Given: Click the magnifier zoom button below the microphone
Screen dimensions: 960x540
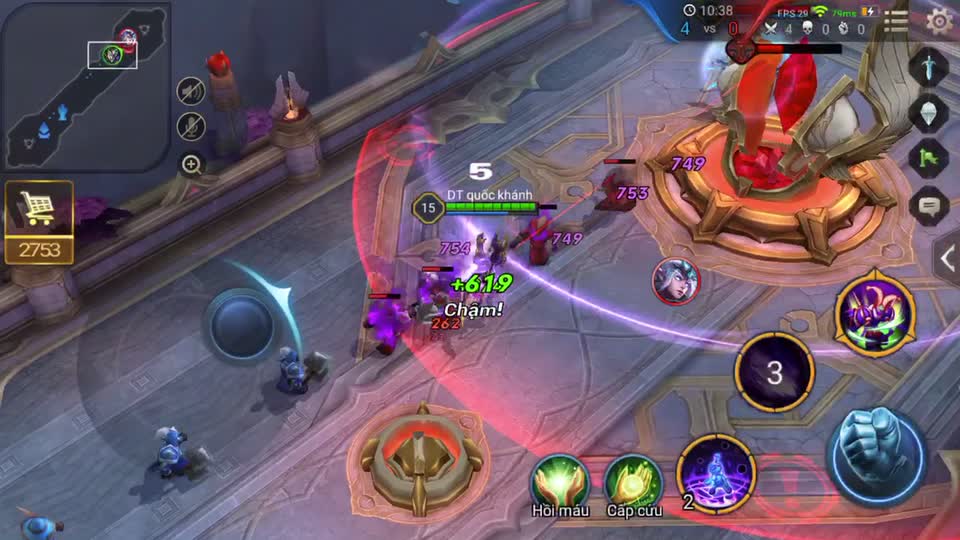Looking at the screenshot, I should [x=191, y=164].
